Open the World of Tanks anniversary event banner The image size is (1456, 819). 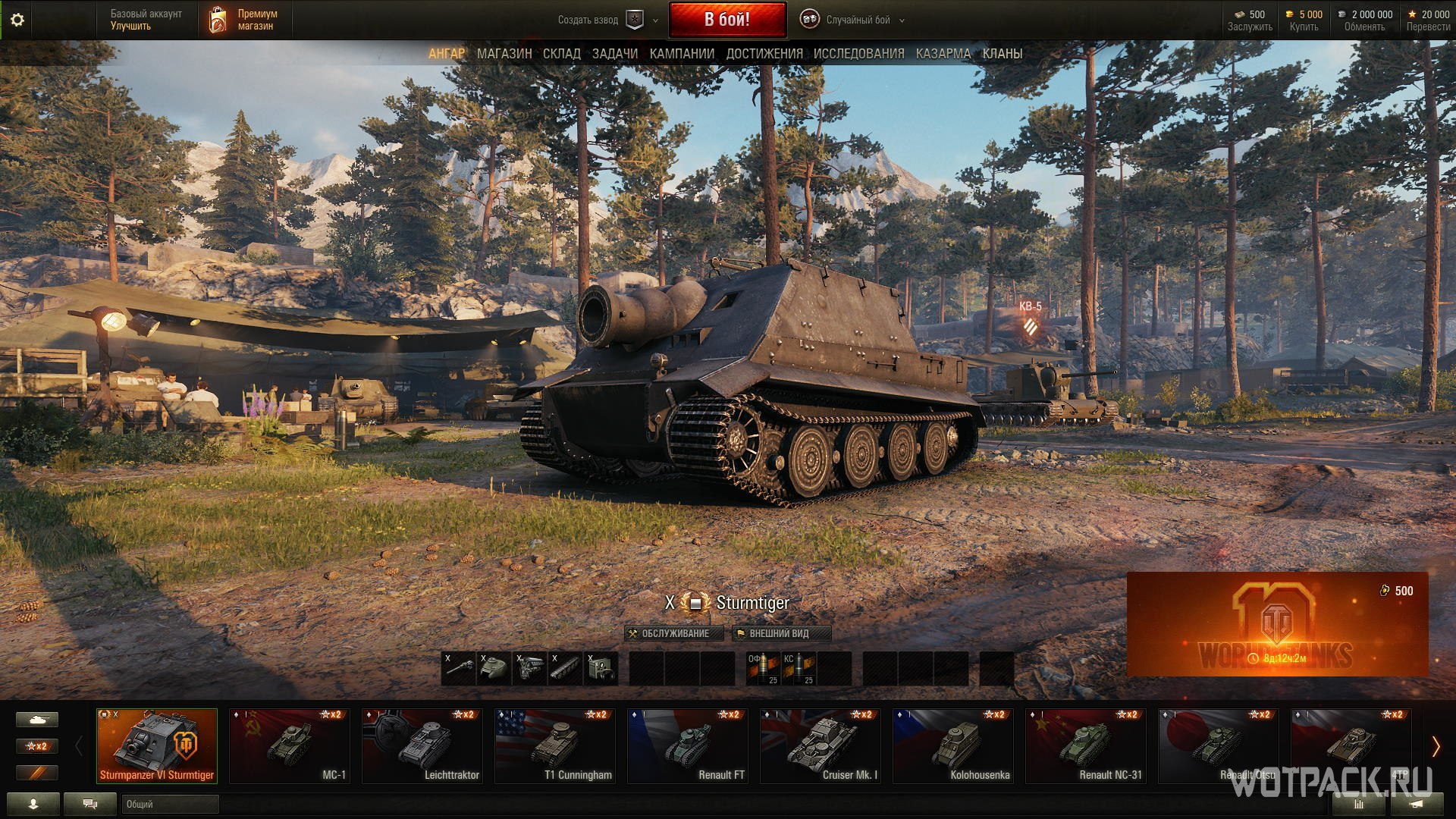(1277, 624)
